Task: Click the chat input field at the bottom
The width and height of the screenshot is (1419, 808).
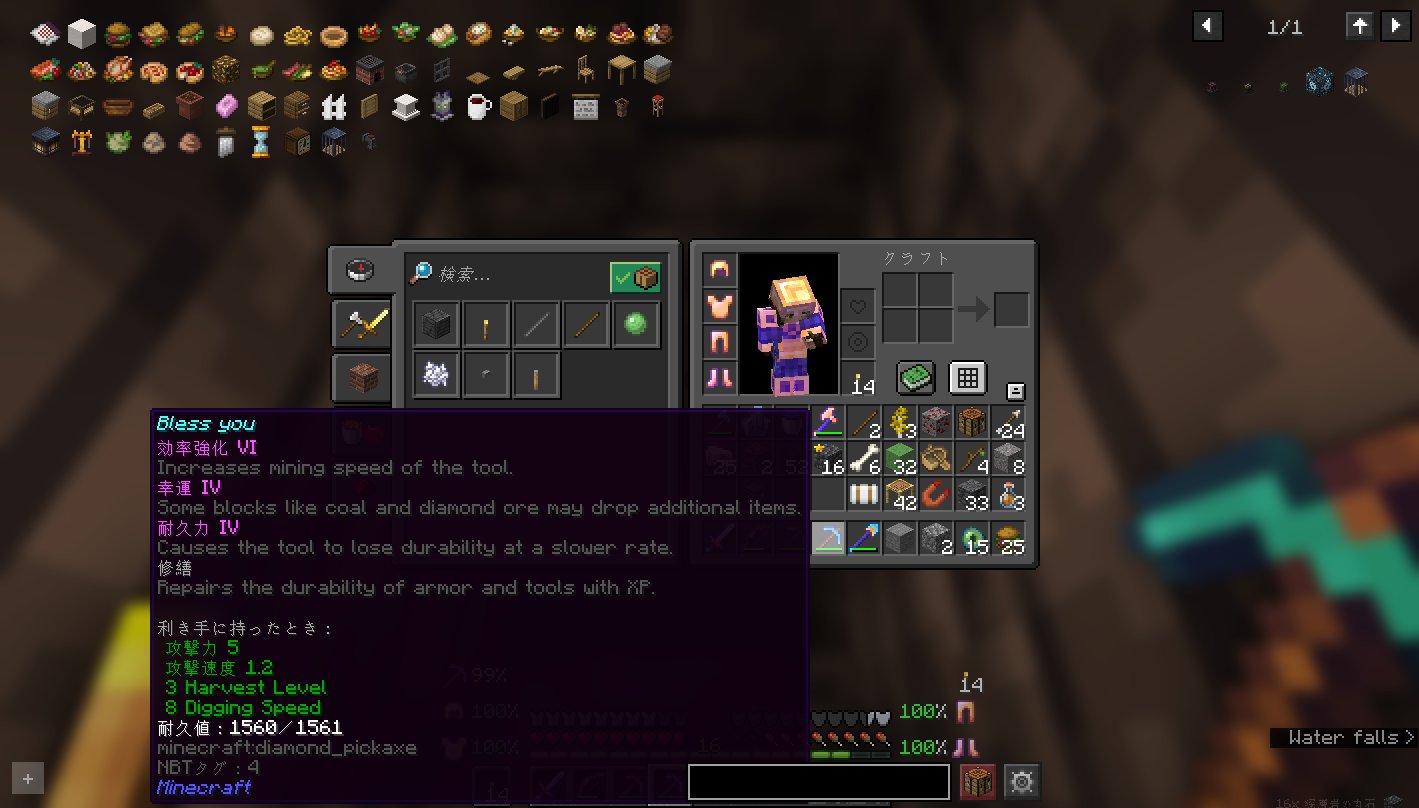Action: [818, 781]
